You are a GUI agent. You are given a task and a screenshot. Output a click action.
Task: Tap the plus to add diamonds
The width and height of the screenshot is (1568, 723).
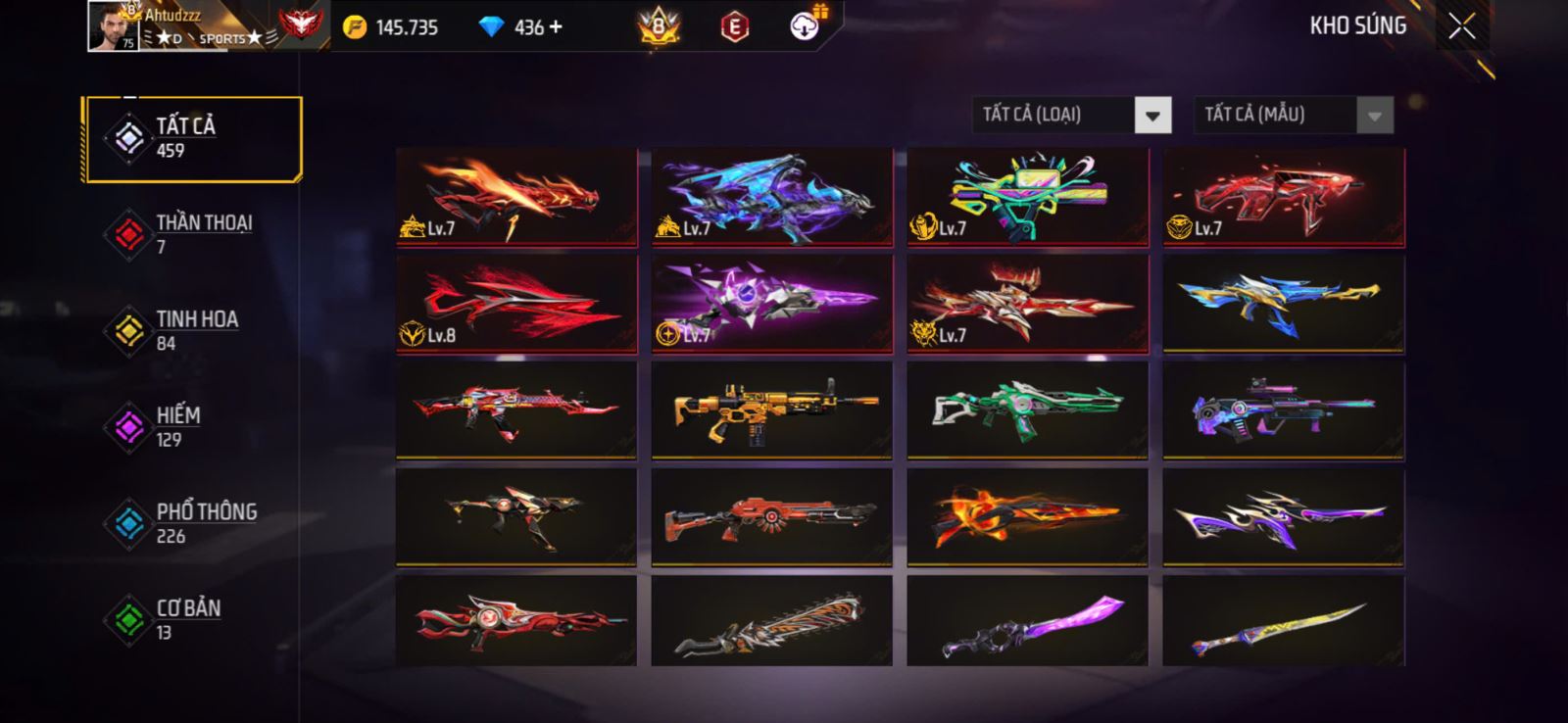pos(557,27)
